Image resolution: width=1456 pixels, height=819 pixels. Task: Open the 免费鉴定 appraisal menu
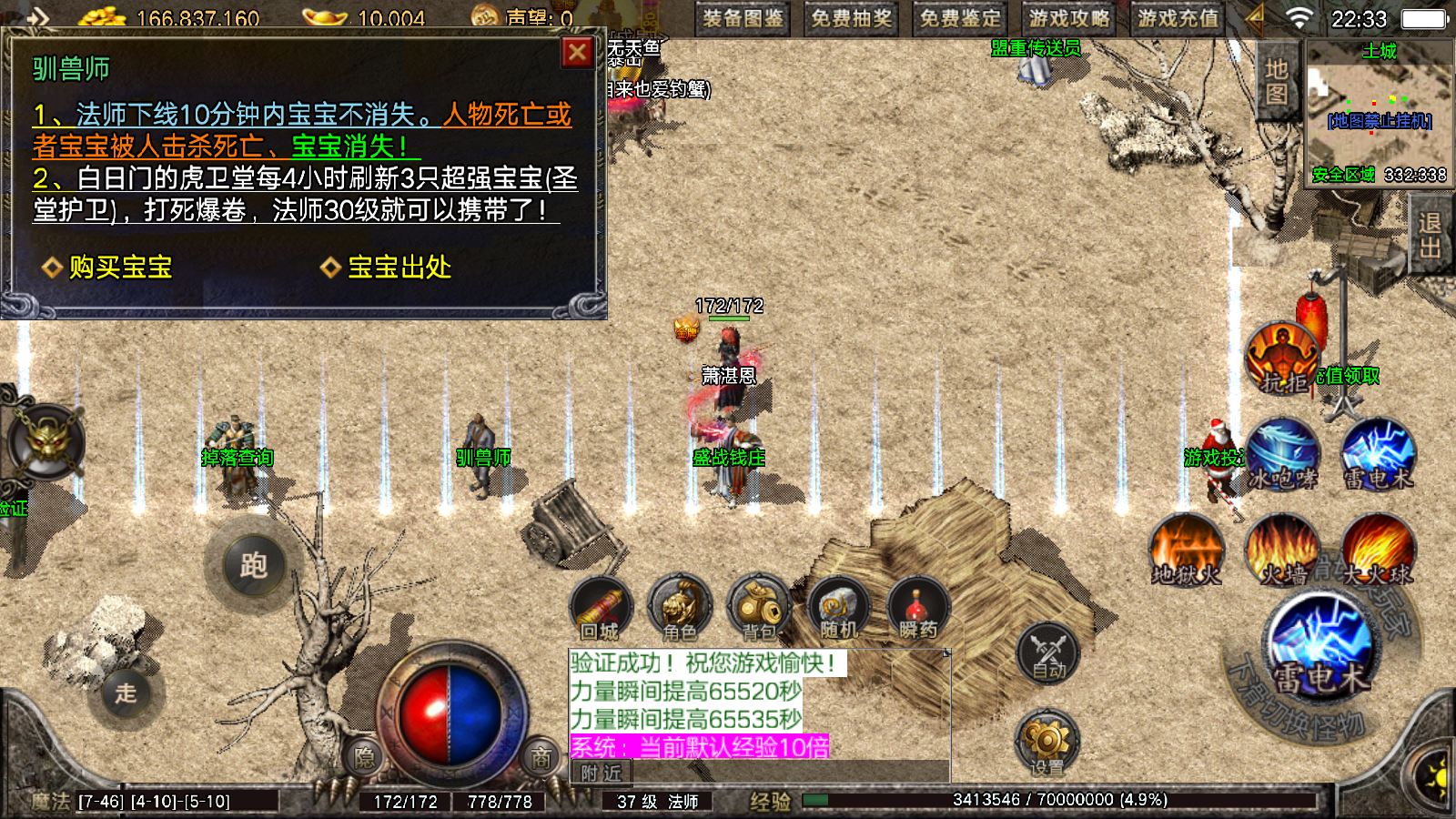960,18
